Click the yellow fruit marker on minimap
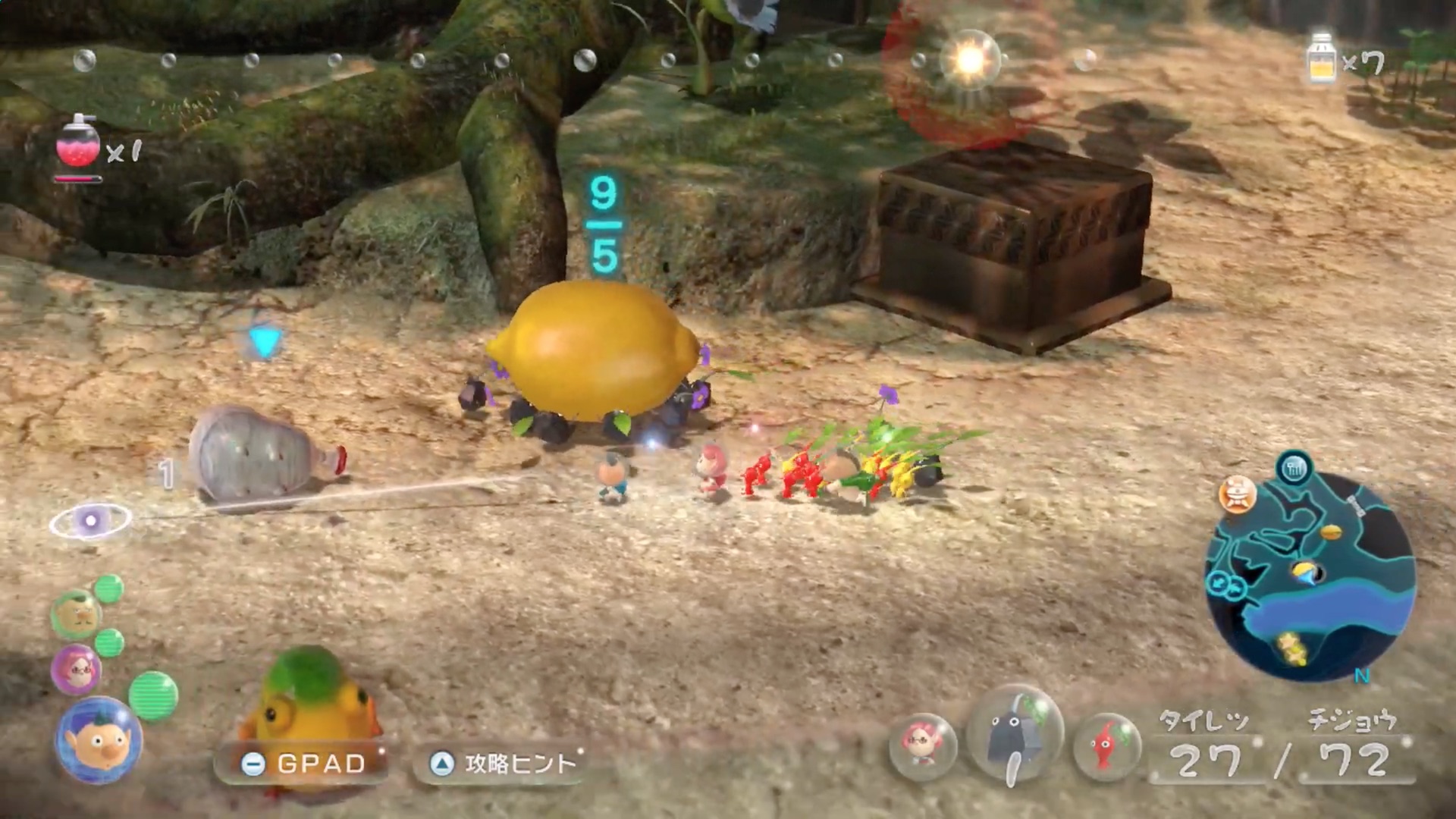 click(1330, 532)
